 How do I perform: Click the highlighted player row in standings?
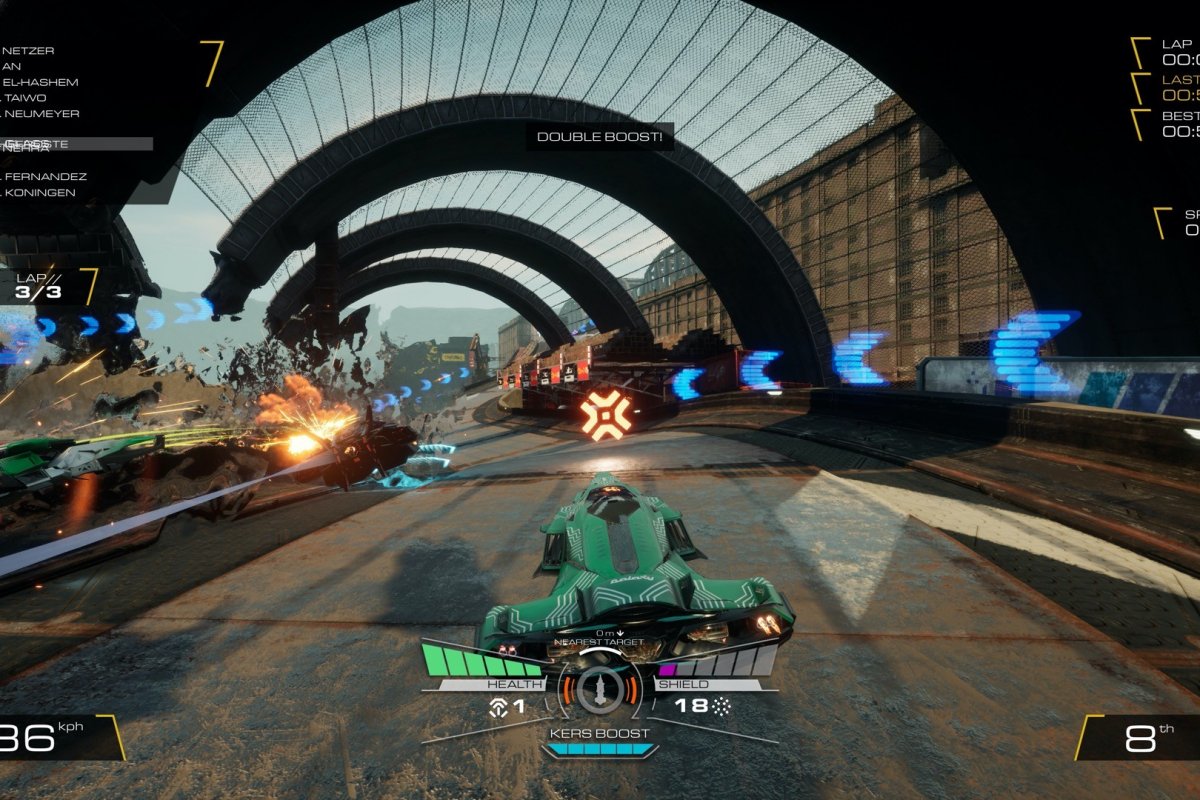click(76, 144)
